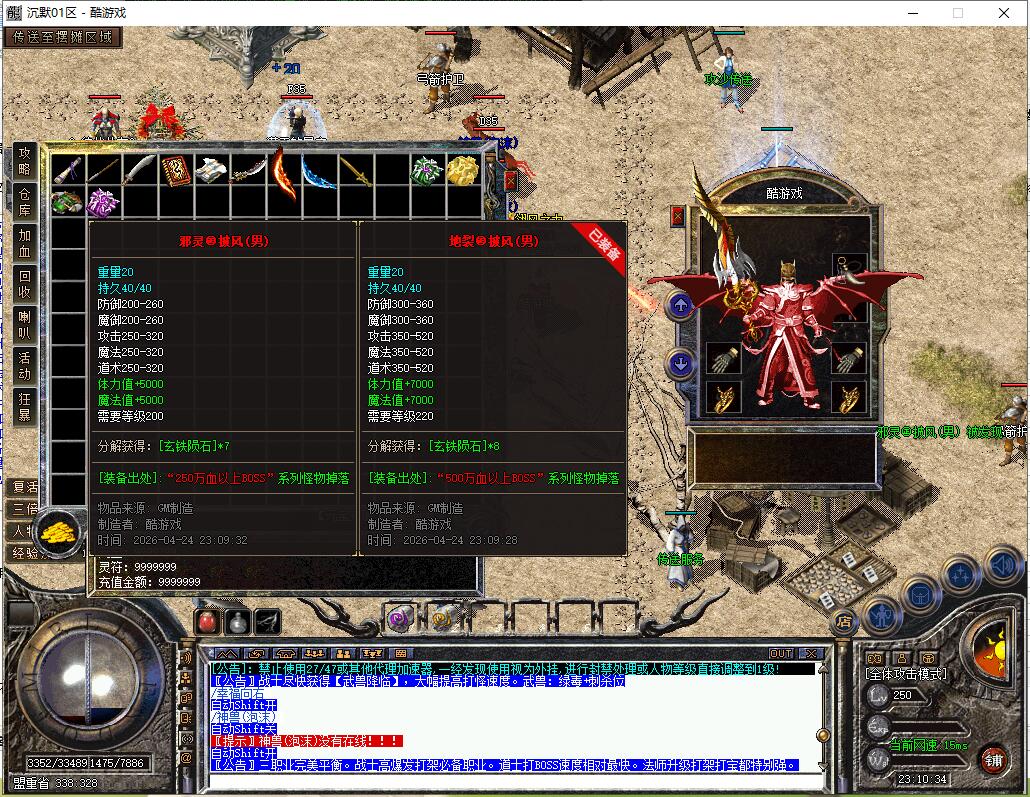Open the 攻略 guide tab
Viewport: 1030px width, 797px height.
[25, 160]
